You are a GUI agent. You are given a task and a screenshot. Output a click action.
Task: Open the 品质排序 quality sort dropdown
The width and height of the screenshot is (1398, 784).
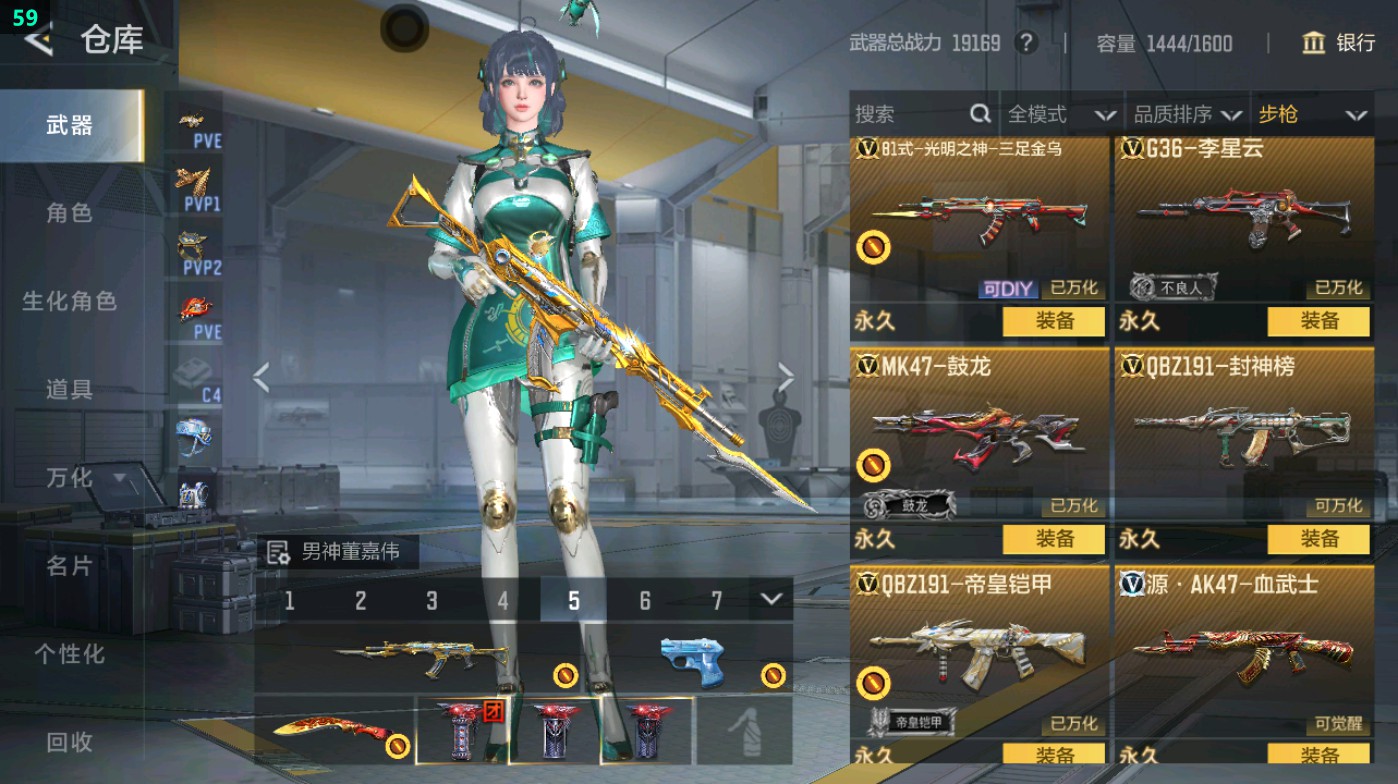pos(1190,114)
